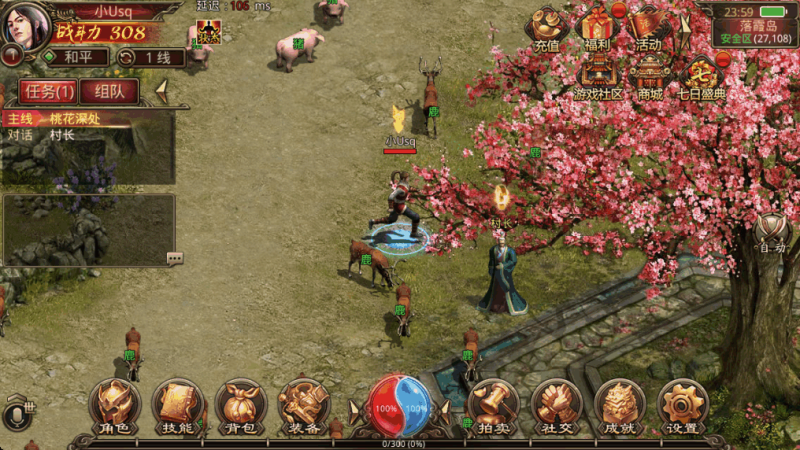Open the 技能 skills book
The width and height of the screenshot is (800, 450).
coord(177,405)
